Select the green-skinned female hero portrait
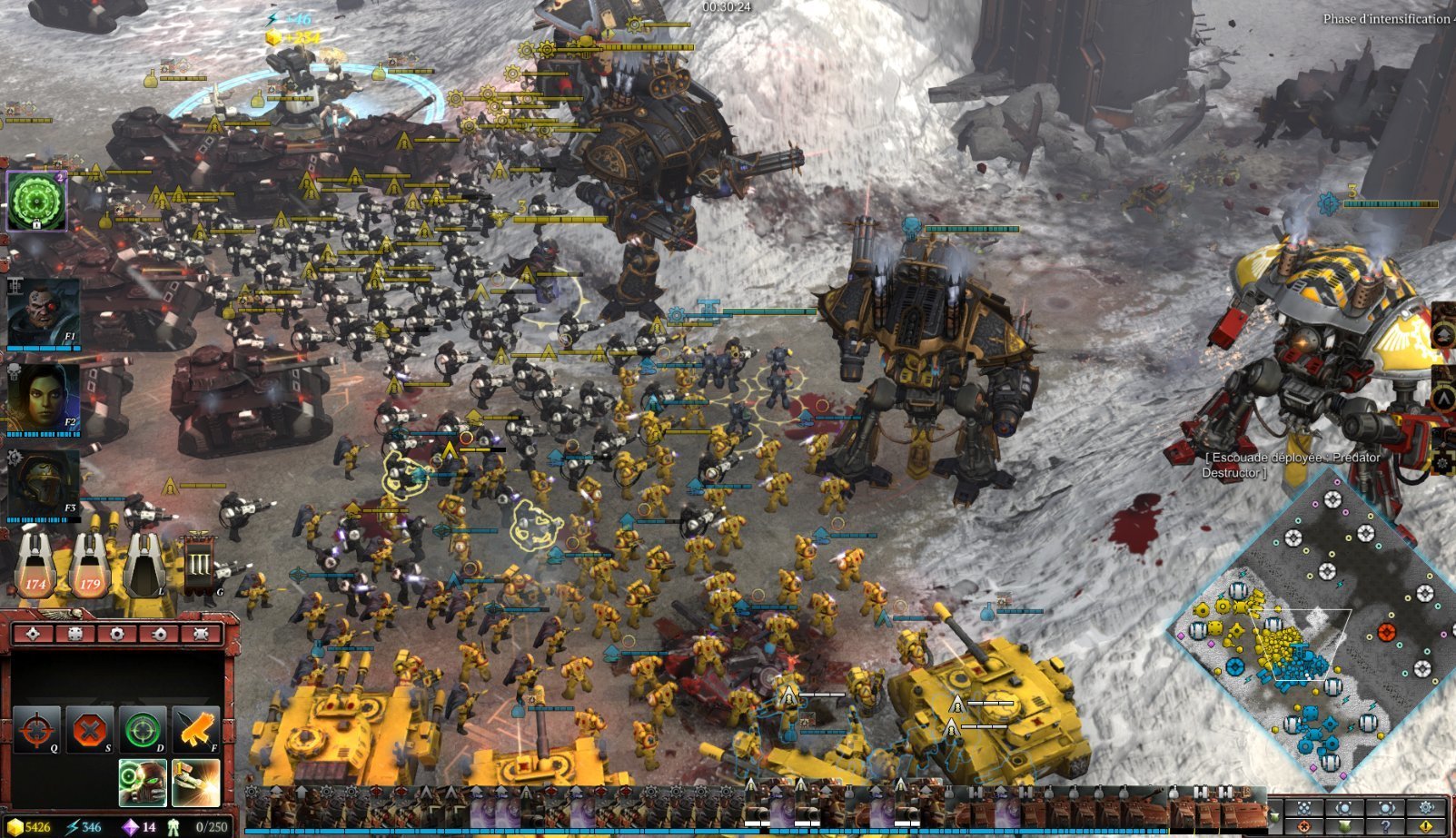 [x=43, y=398]
